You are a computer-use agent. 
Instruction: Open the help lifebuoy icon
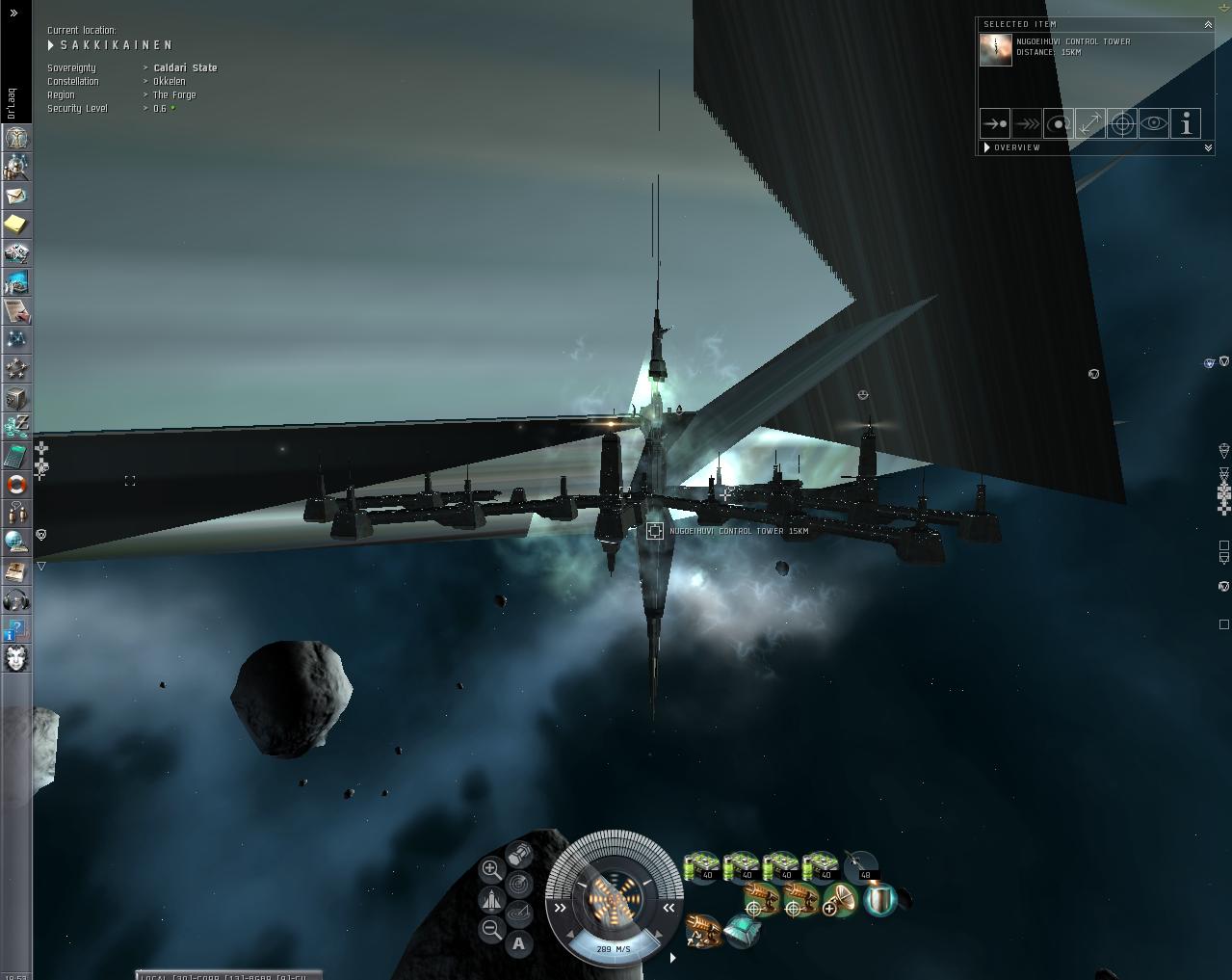tap(16, 484)
